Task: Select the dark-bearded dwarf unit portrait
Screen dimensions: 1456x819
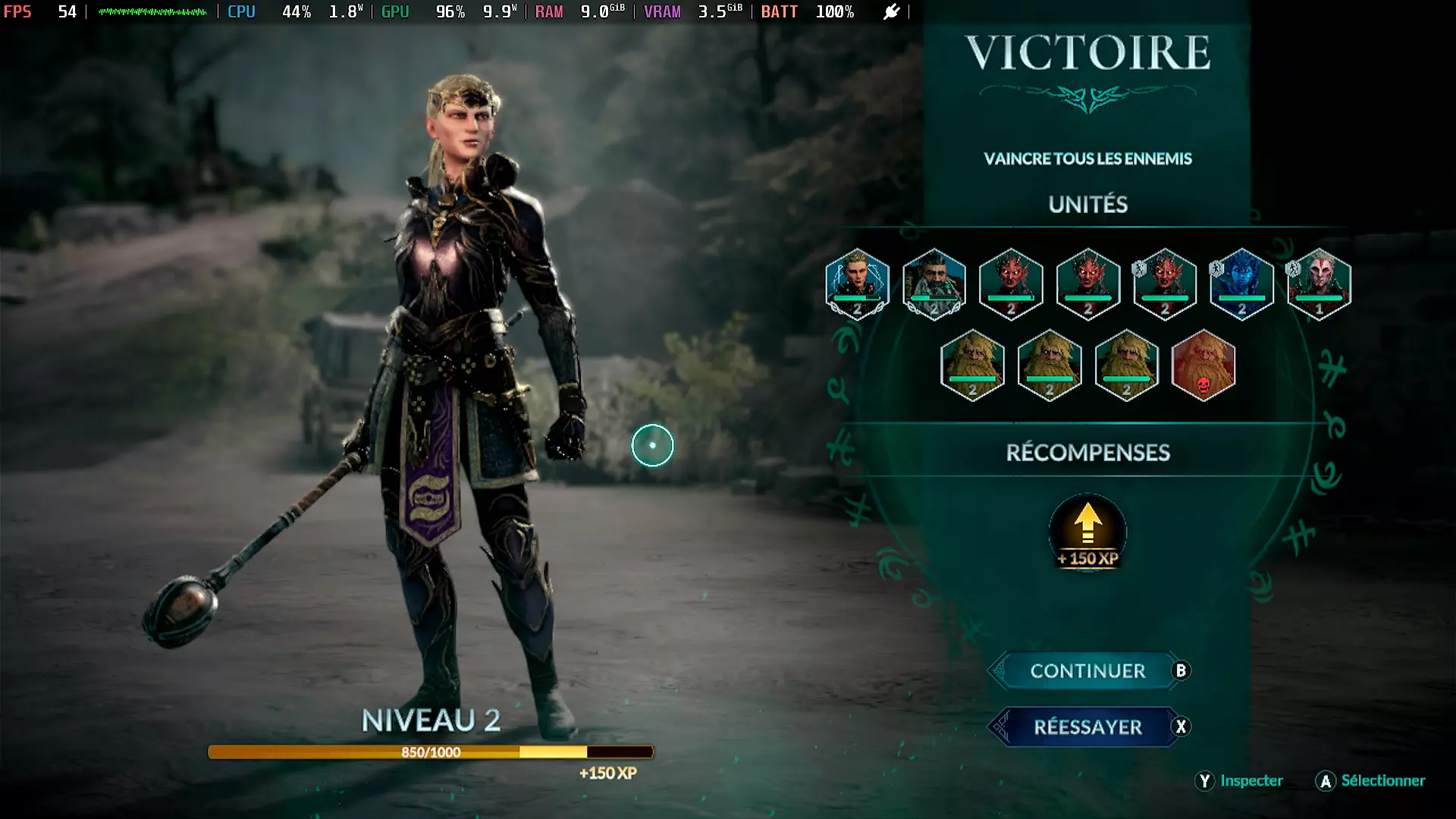Action: click(x=934, y=284)
